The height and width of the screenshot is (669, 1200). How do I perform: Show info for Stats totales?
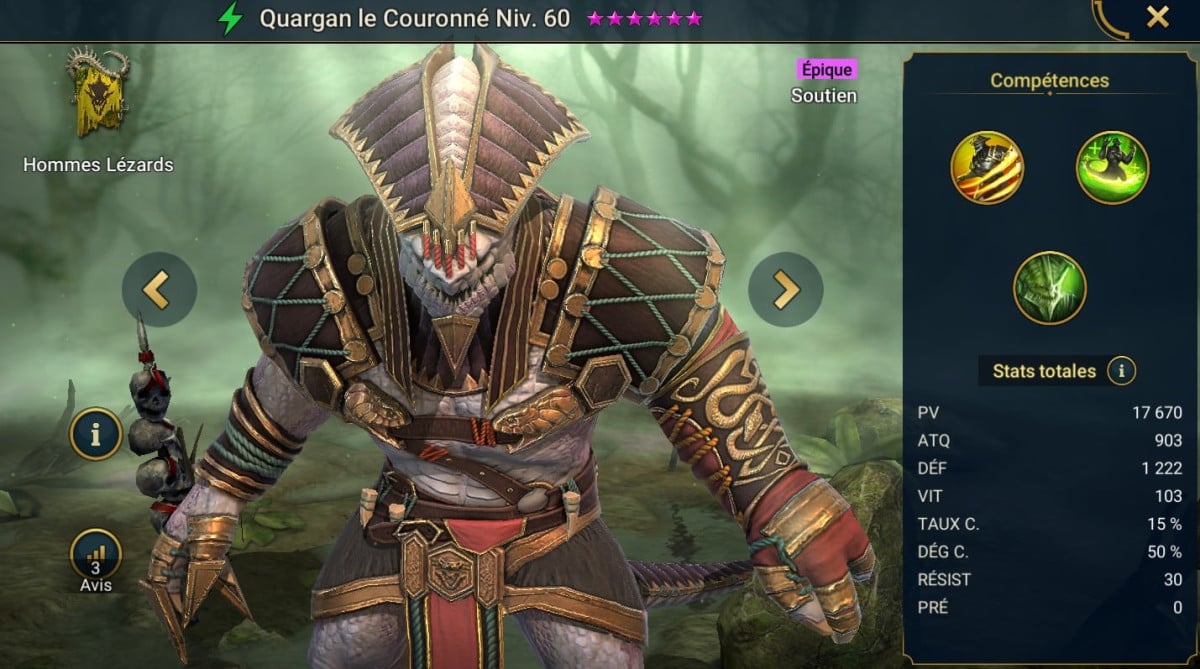(x=1122, y=372)
